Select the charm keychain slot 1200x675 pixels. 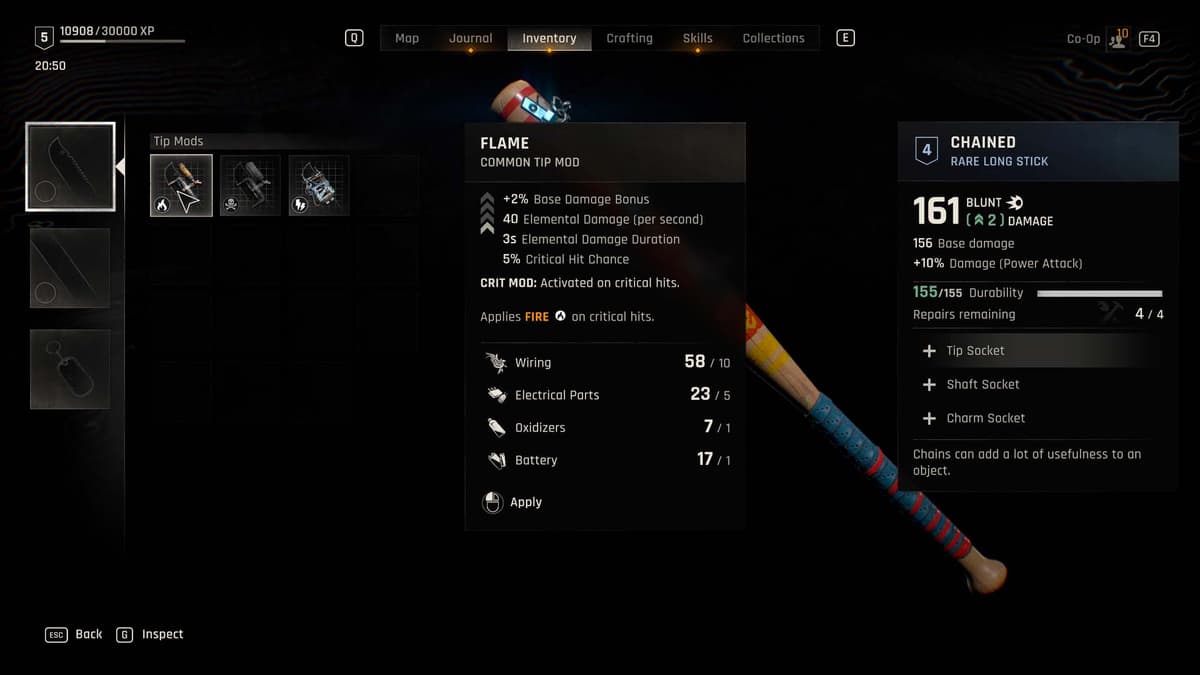70,368
